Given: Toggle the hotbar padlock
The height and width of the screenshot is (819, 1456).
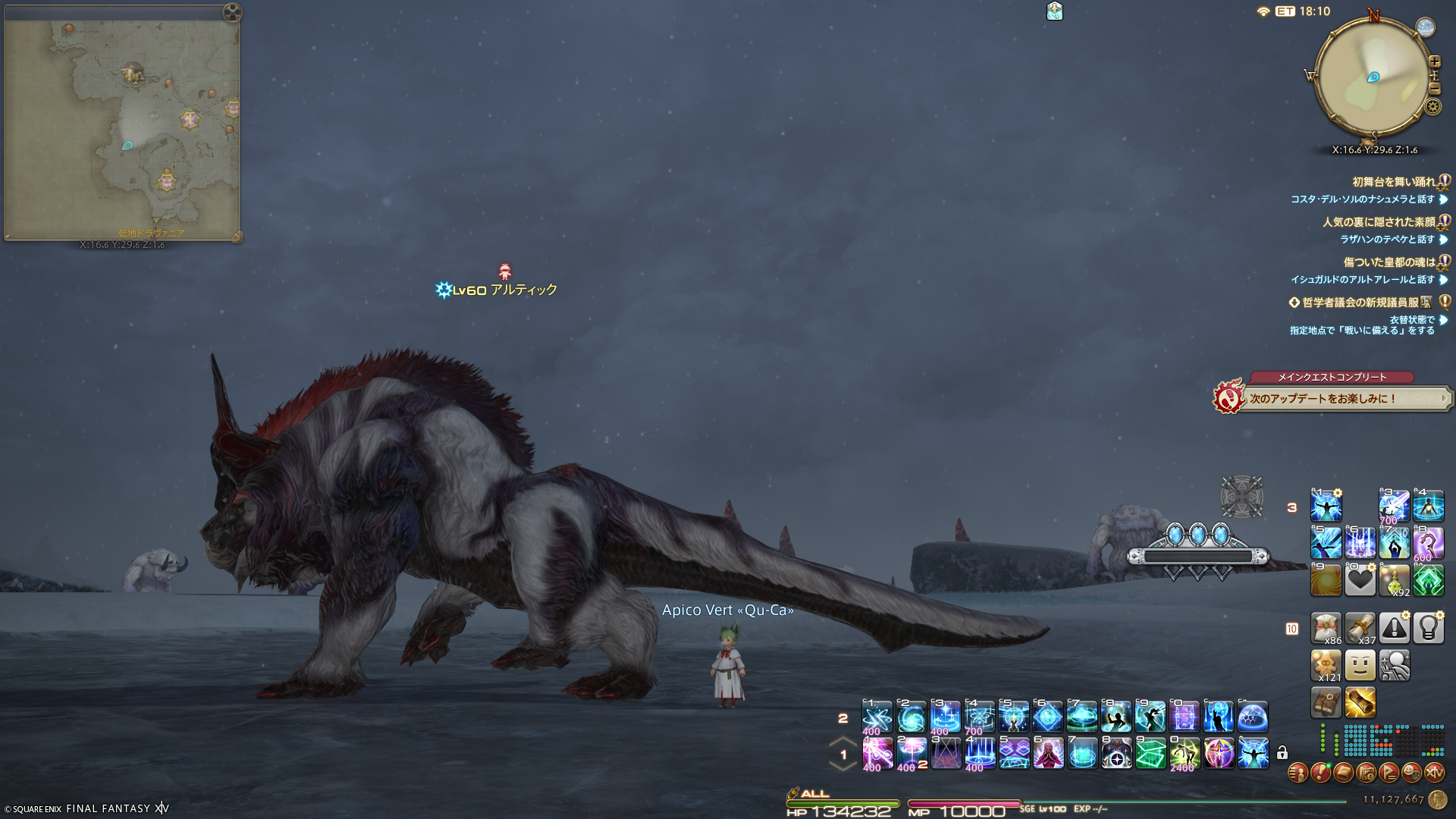Looking at the screenshot, I should click(1282, 753).
